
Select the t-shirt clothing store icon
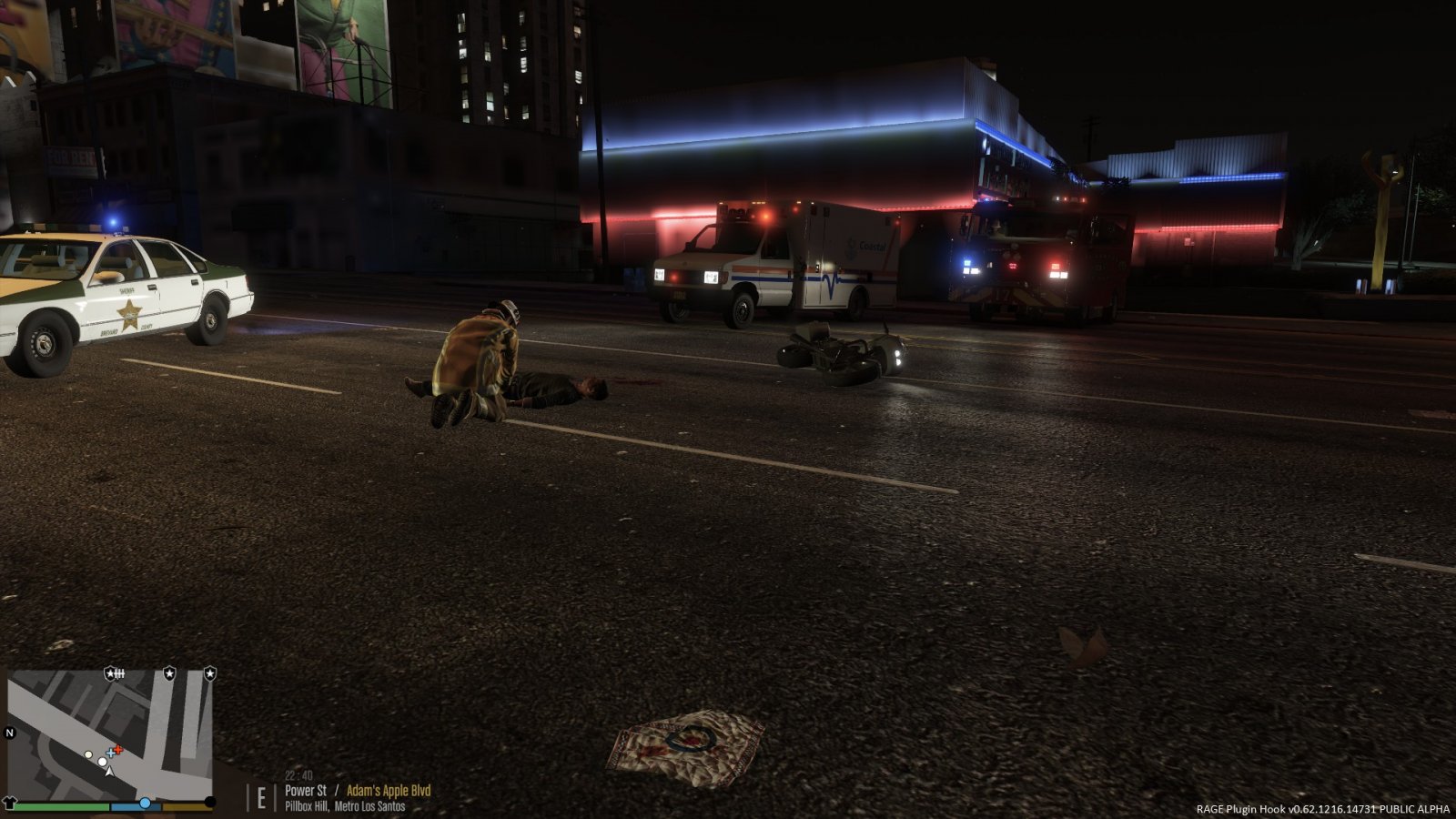coord(10,802)
